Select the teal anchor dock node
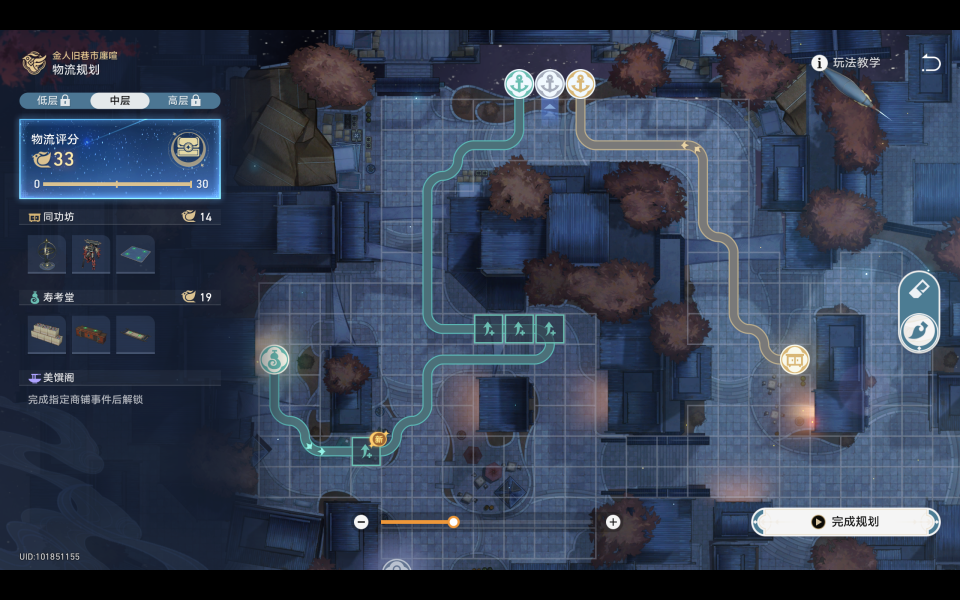Image resolution: width=960 pixels, height=600 pixels. point(518,84)
